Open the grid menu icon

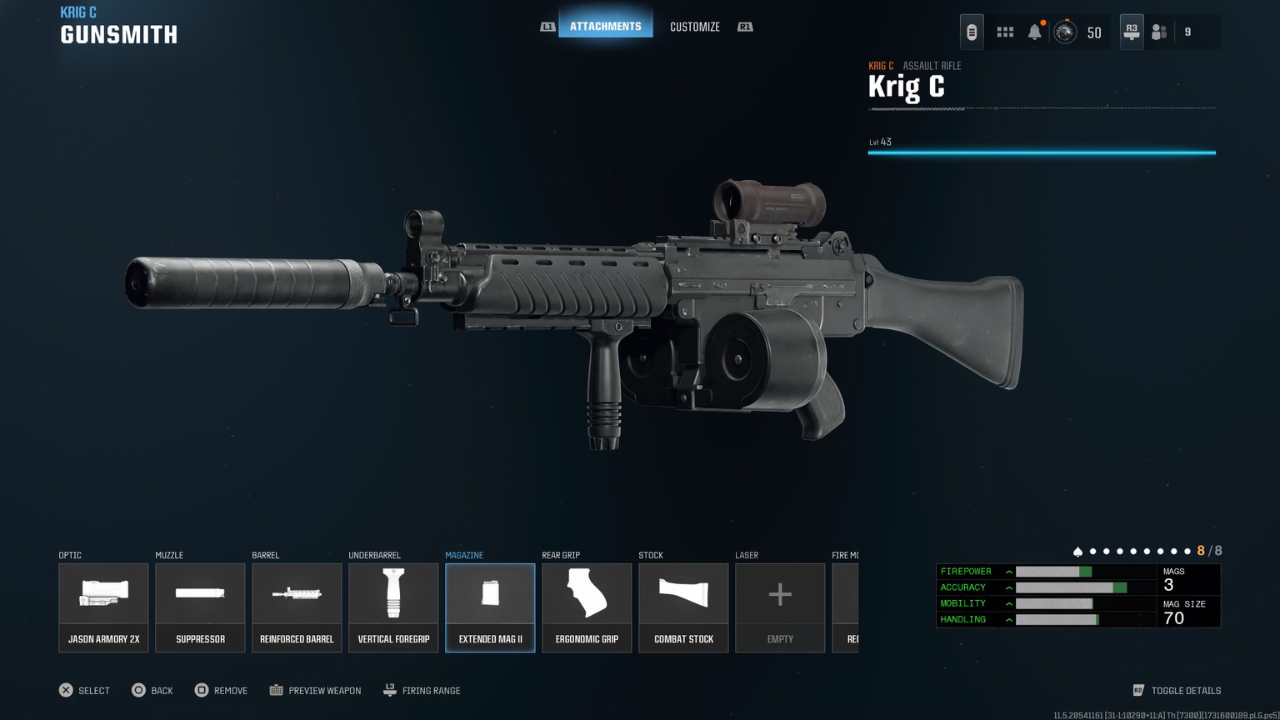coord(1005,32)
